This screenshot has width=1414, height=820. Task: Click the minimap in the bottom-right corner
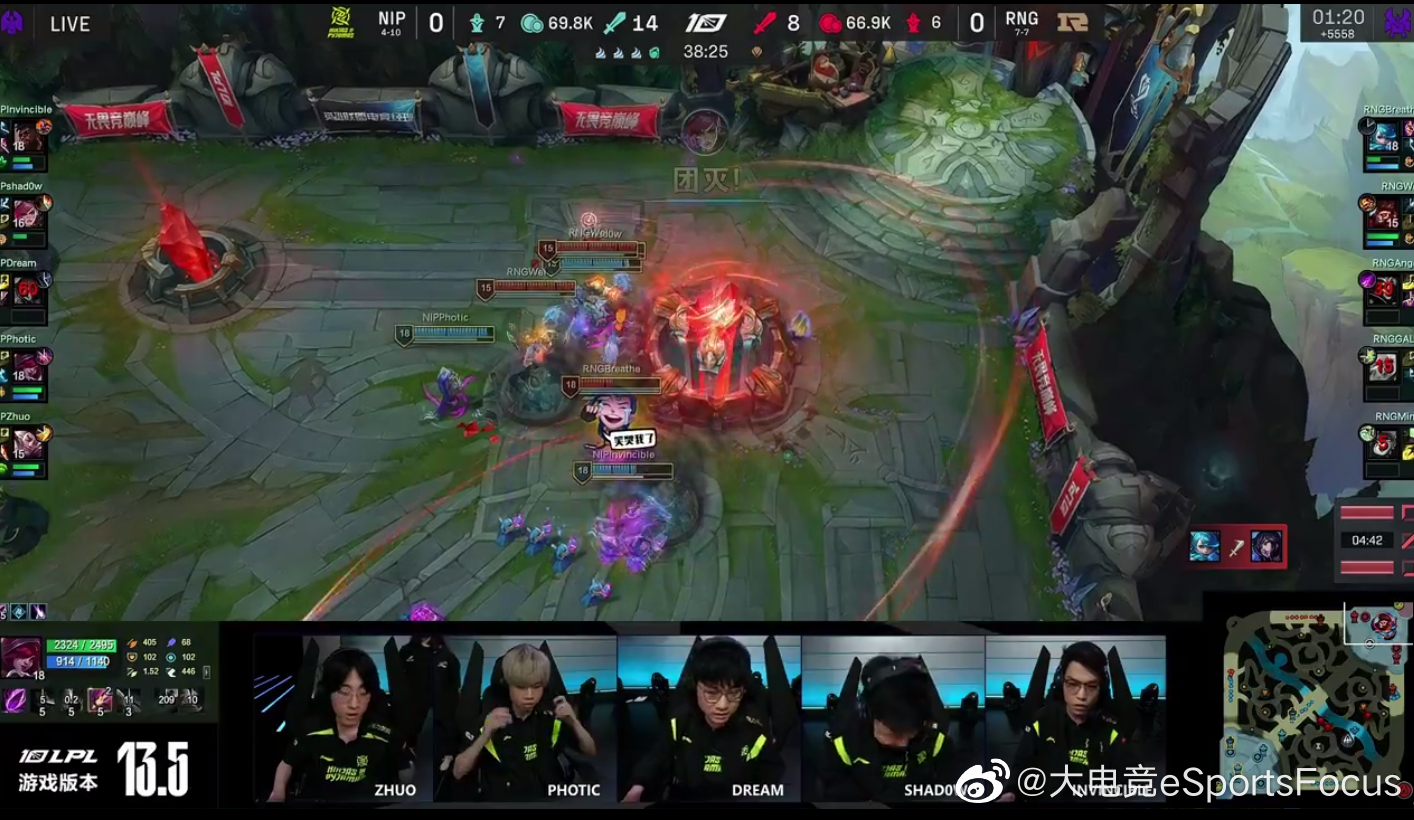[1310, 710]
